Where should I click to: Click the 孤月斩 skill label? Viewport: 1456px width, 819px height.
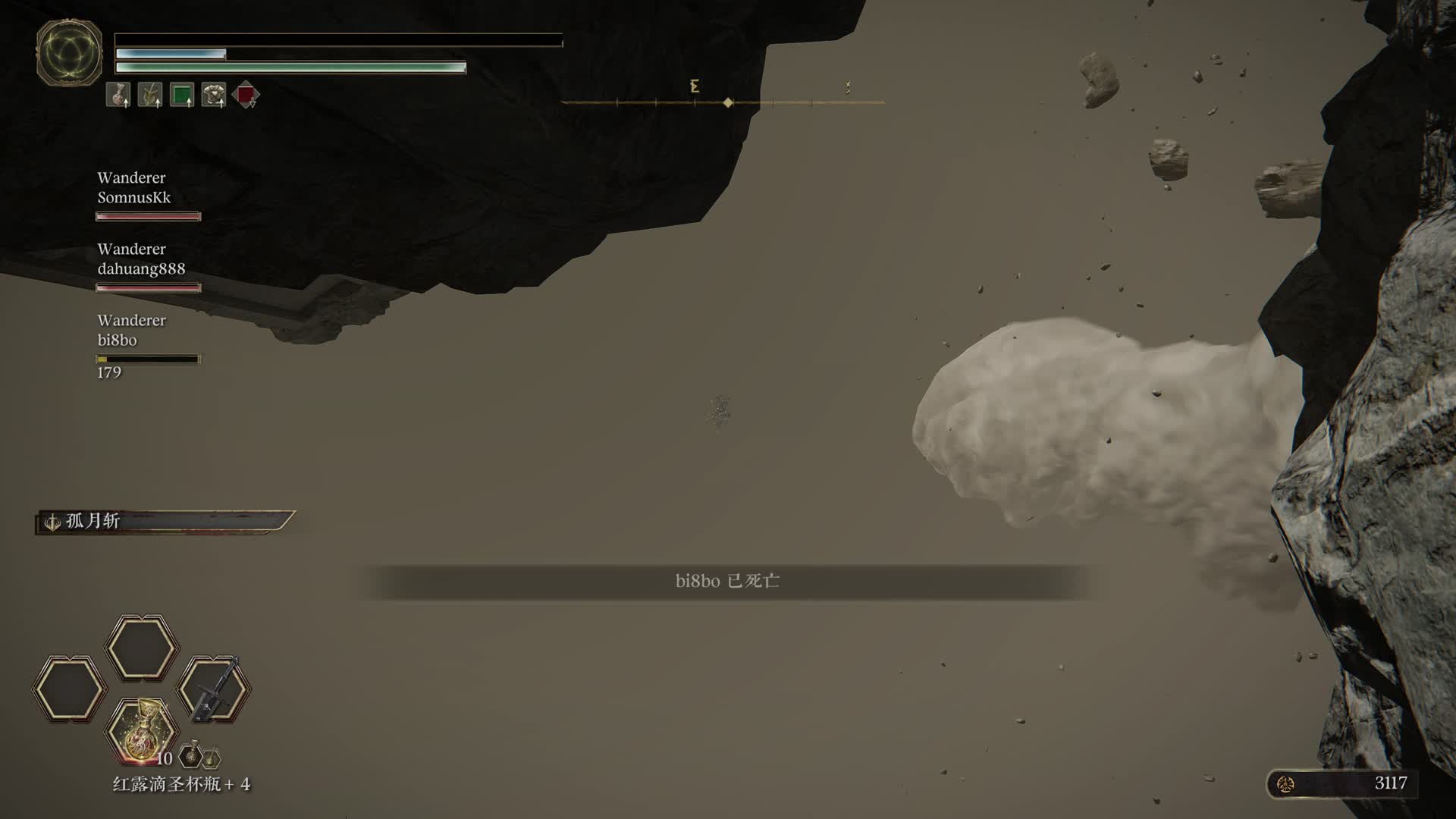93,521
